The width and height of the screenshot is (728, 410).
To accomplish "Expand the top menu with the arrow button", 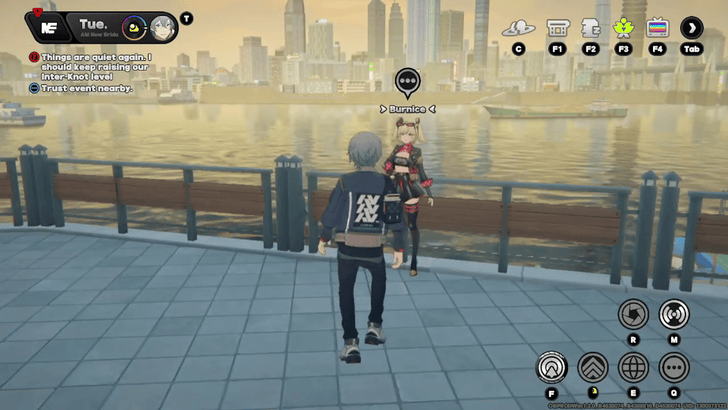I will pyautogui.click(x=691, y=27).
